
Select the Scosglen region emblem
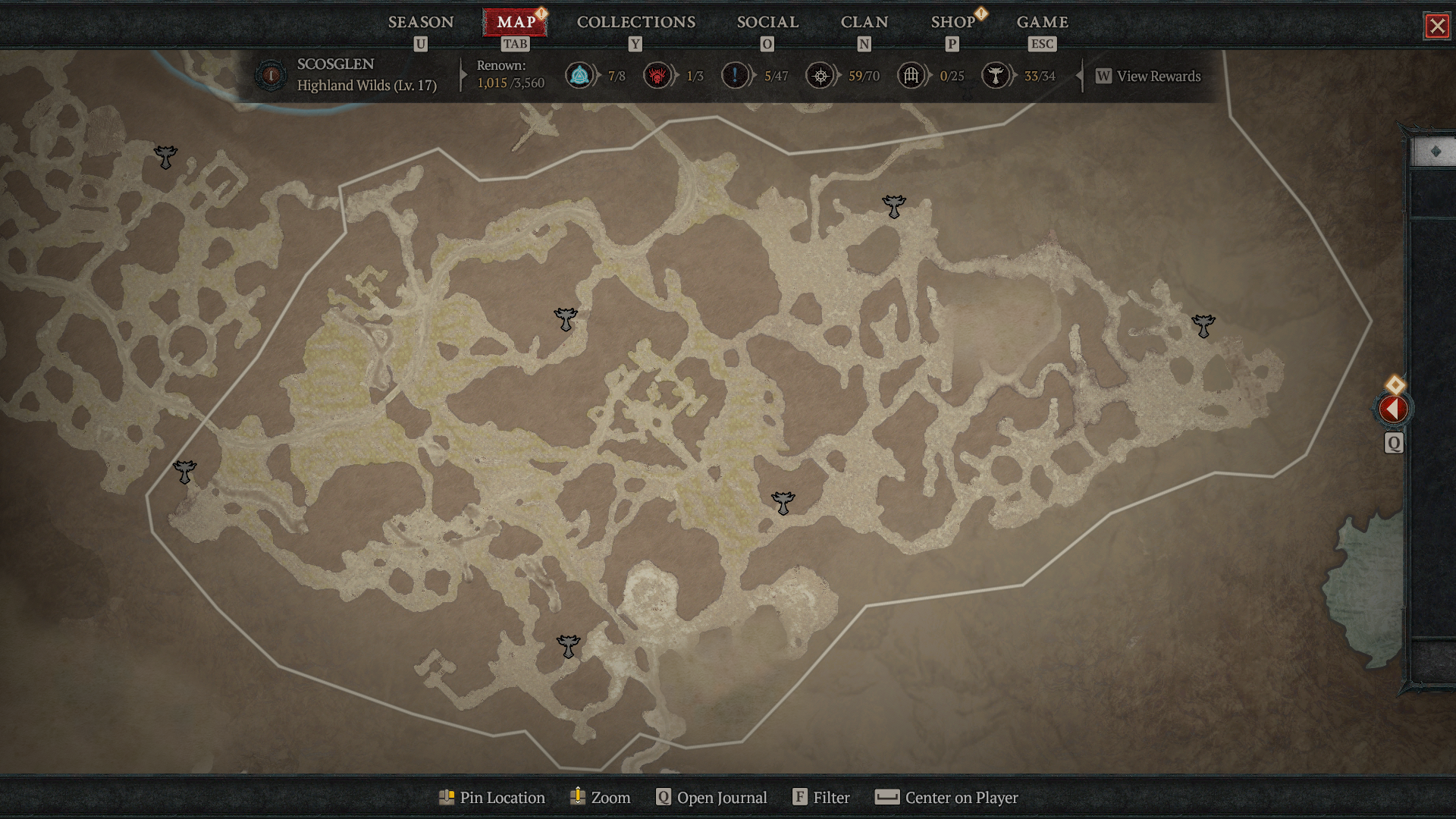(x=270, y=76)
